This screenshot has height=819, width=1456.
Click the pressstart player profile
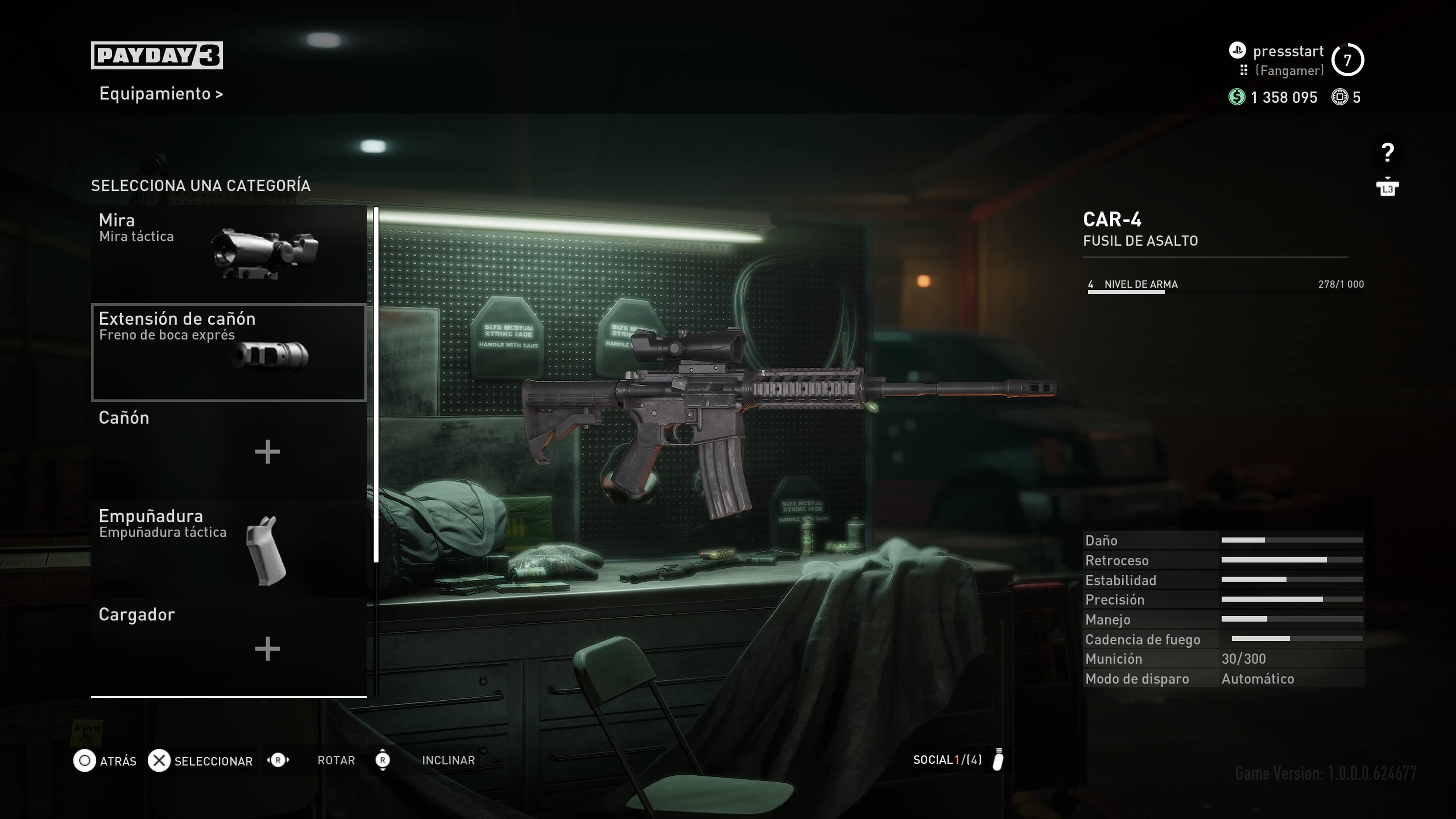tap(1288, 52)
